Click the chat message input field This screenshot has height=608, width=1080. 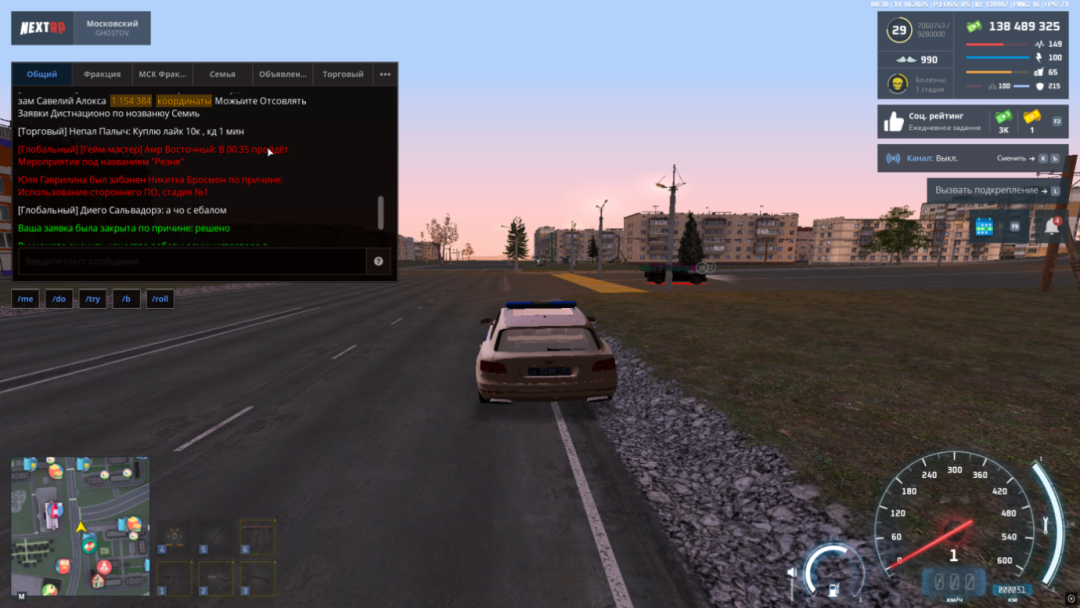tap(190, 261)
